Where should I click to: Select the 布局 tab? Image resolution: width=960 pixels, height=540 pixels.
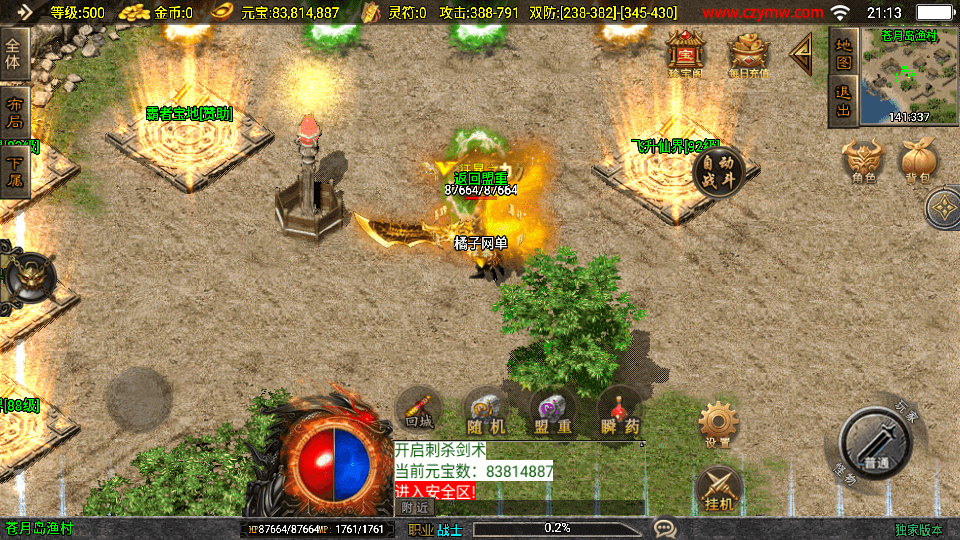13,112
